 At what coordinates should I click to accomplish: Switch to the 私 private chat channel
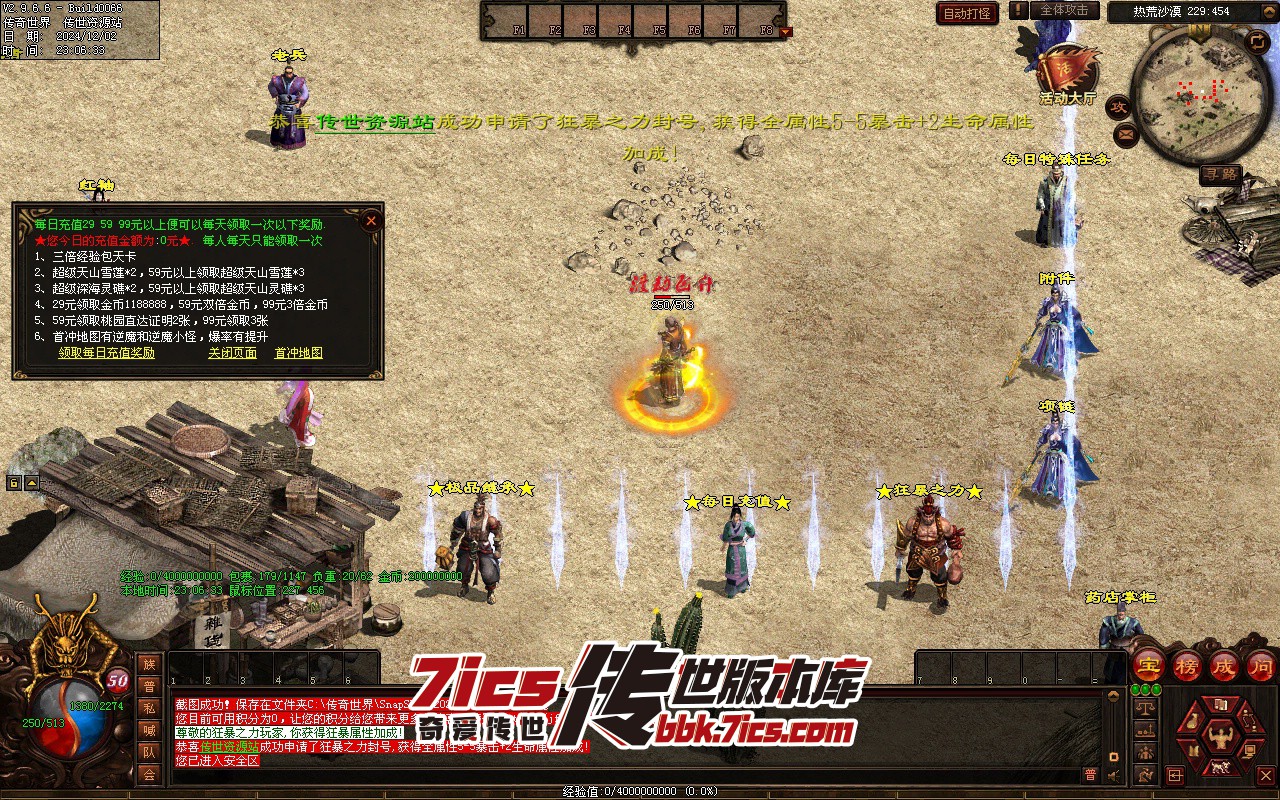(x=149, y=708)
